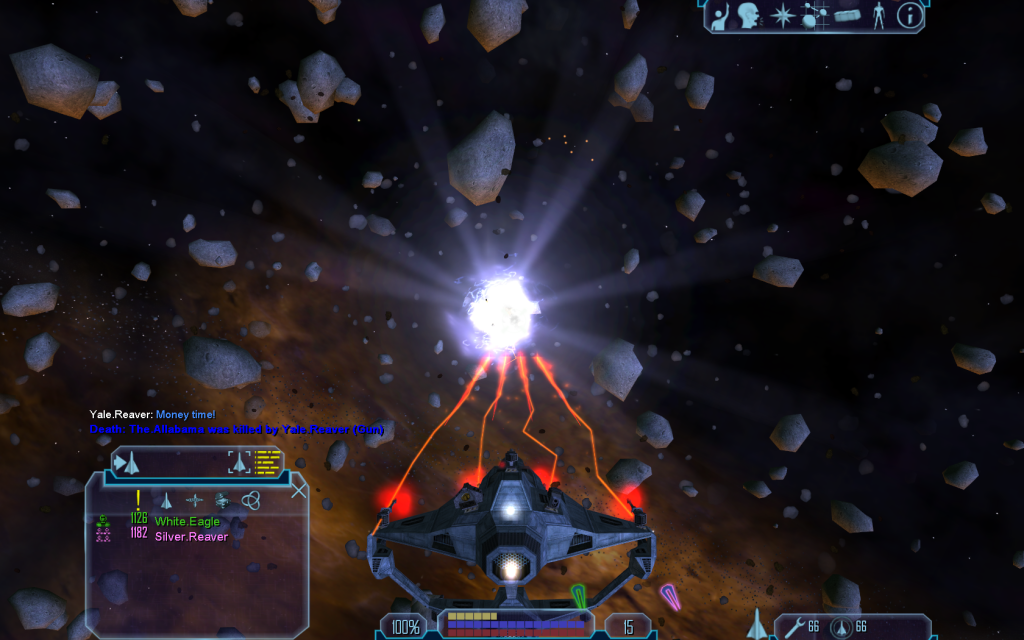The width and height of the screenshot is (1024, 640).
Task: Use the wrench repair kits icon
Action: point(794,627)
